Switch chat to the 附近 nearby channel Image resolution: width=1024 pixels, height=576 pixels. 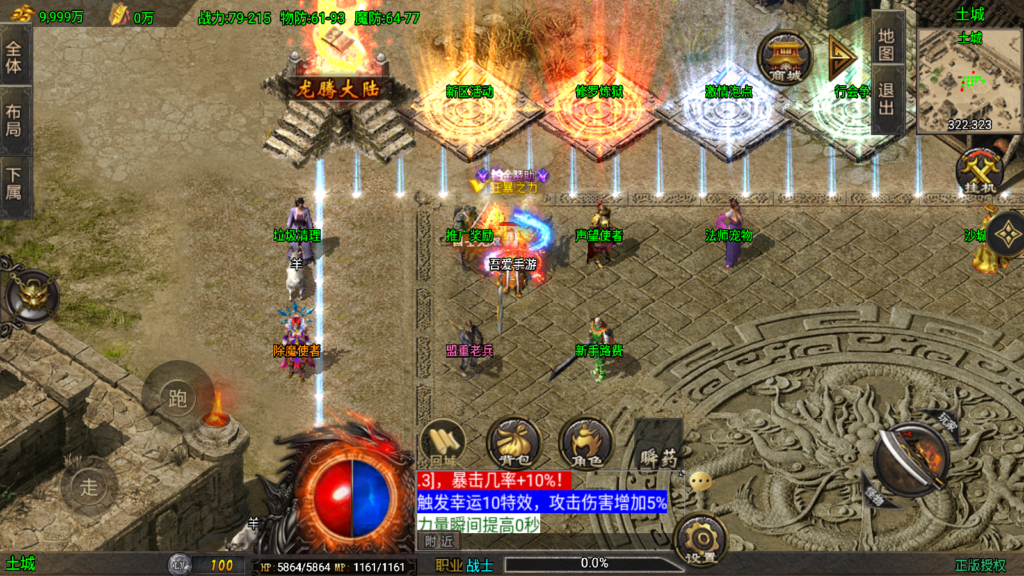[x=439, y=540]
